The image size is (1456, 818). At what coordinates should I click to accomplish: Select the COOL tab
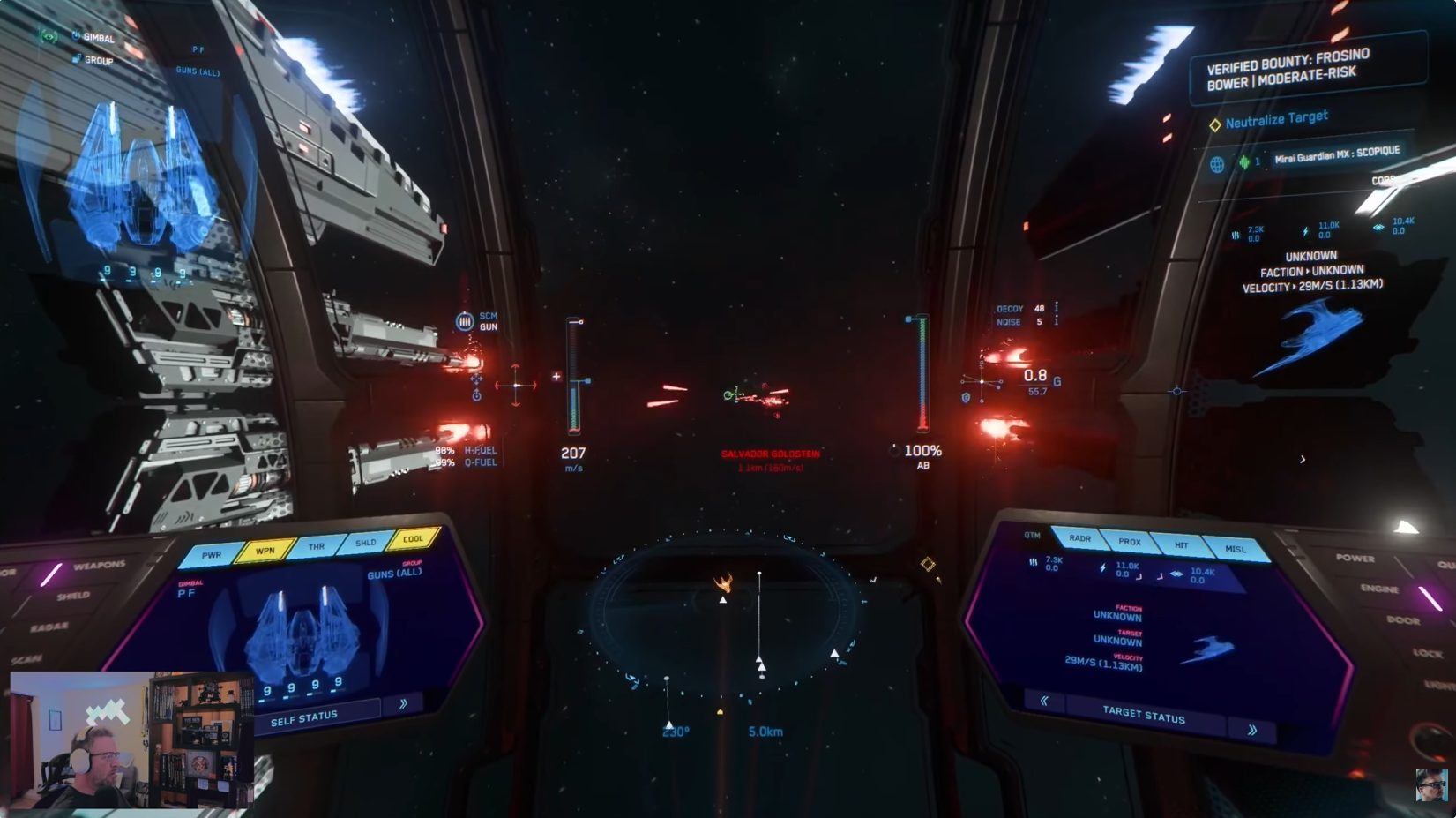point(413,538)
